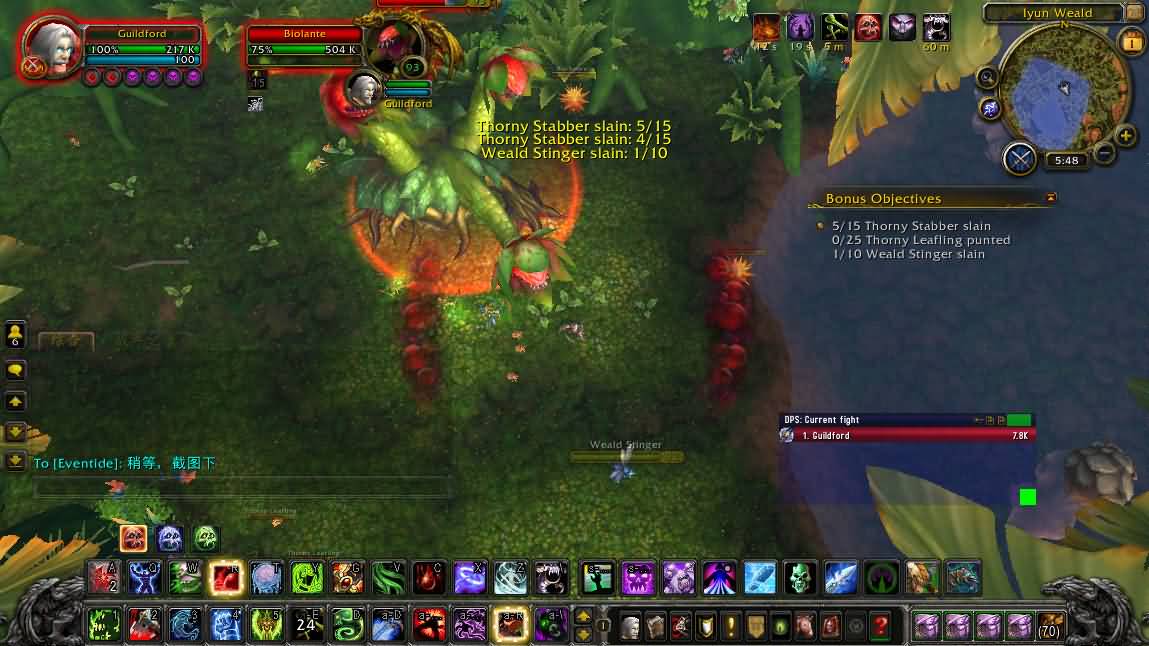
Task: Toggle the minimap tracking magnifier button
Action: pos(988,77)
